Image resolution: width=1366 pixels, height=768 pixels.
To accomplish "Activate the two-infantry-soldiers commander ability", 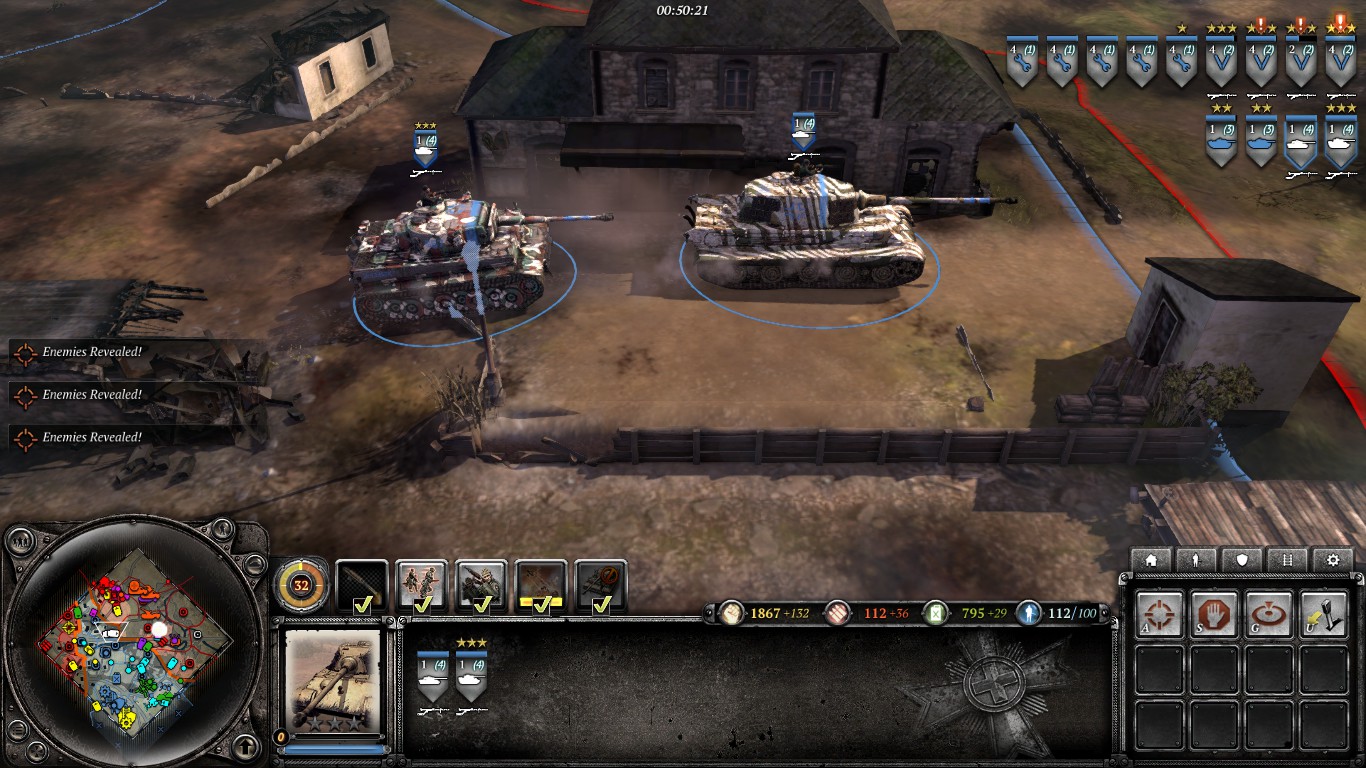I will pos(421,586).
